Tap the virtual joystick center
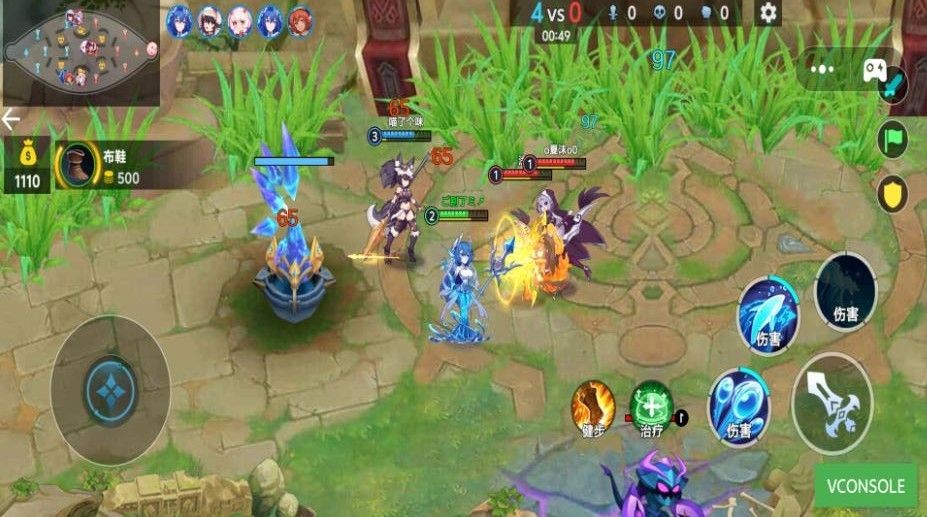This screenshot has width=927, height=517. coord(110,389)
